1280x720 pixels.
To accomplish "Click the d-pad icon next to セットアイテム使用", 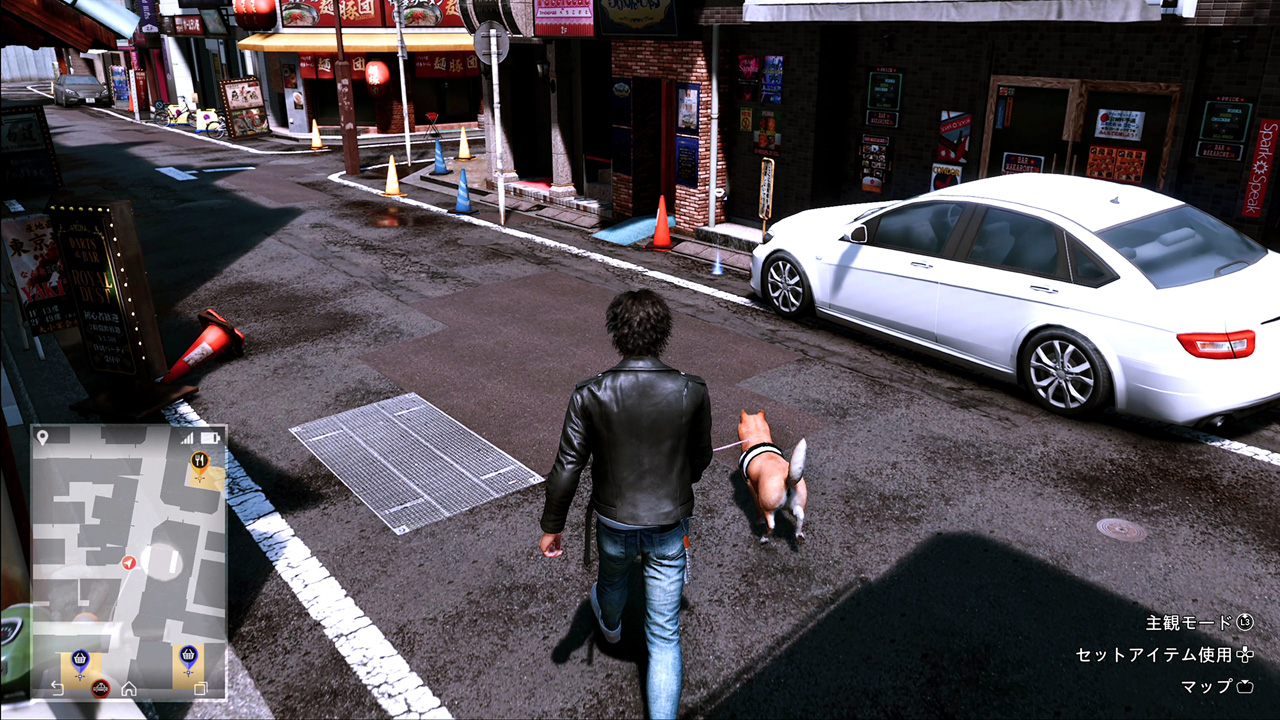I will tap(1245, 655).
